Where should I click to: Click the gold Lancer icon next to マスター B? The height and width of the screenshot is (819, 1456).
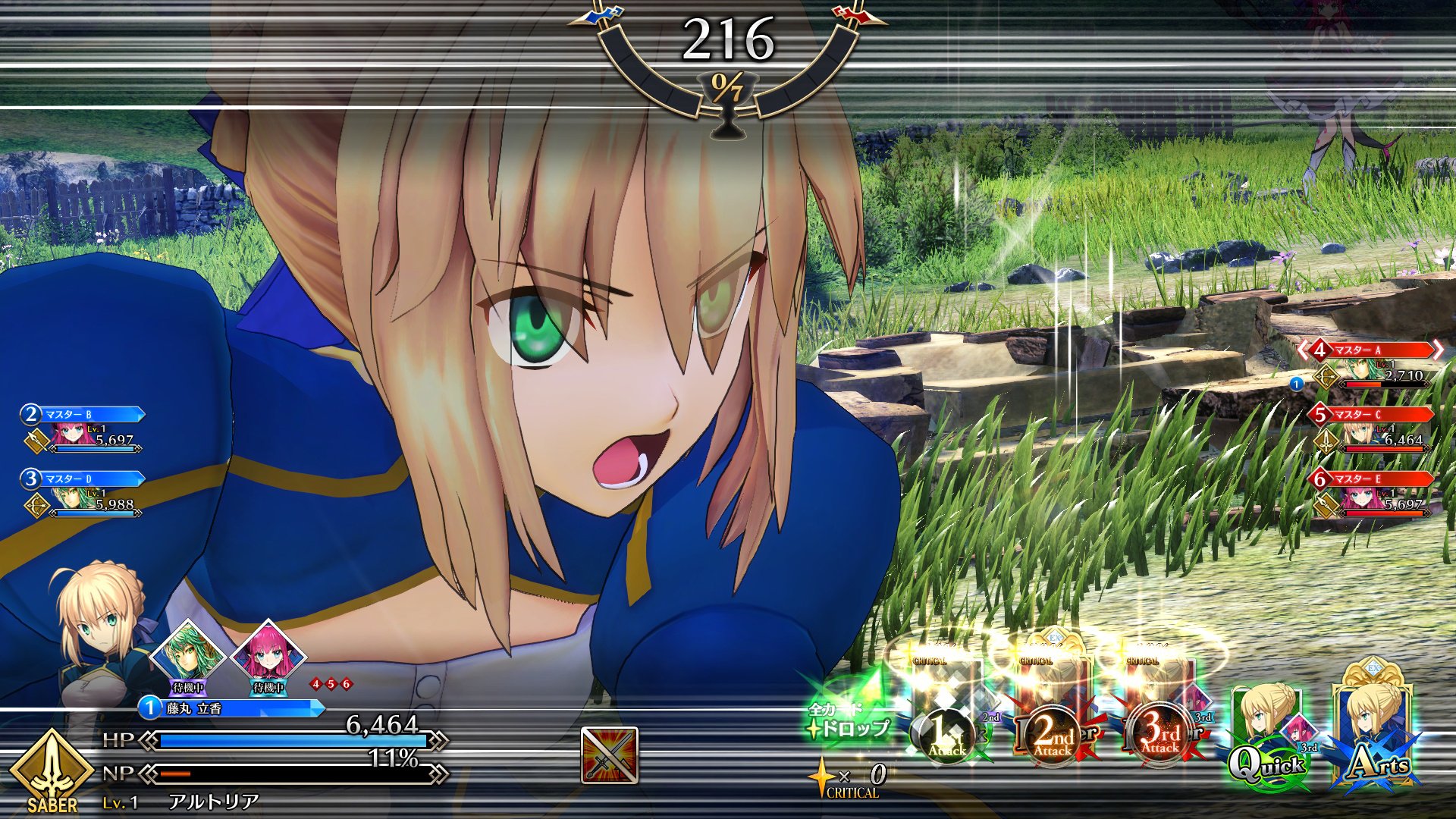coord(36,441)
